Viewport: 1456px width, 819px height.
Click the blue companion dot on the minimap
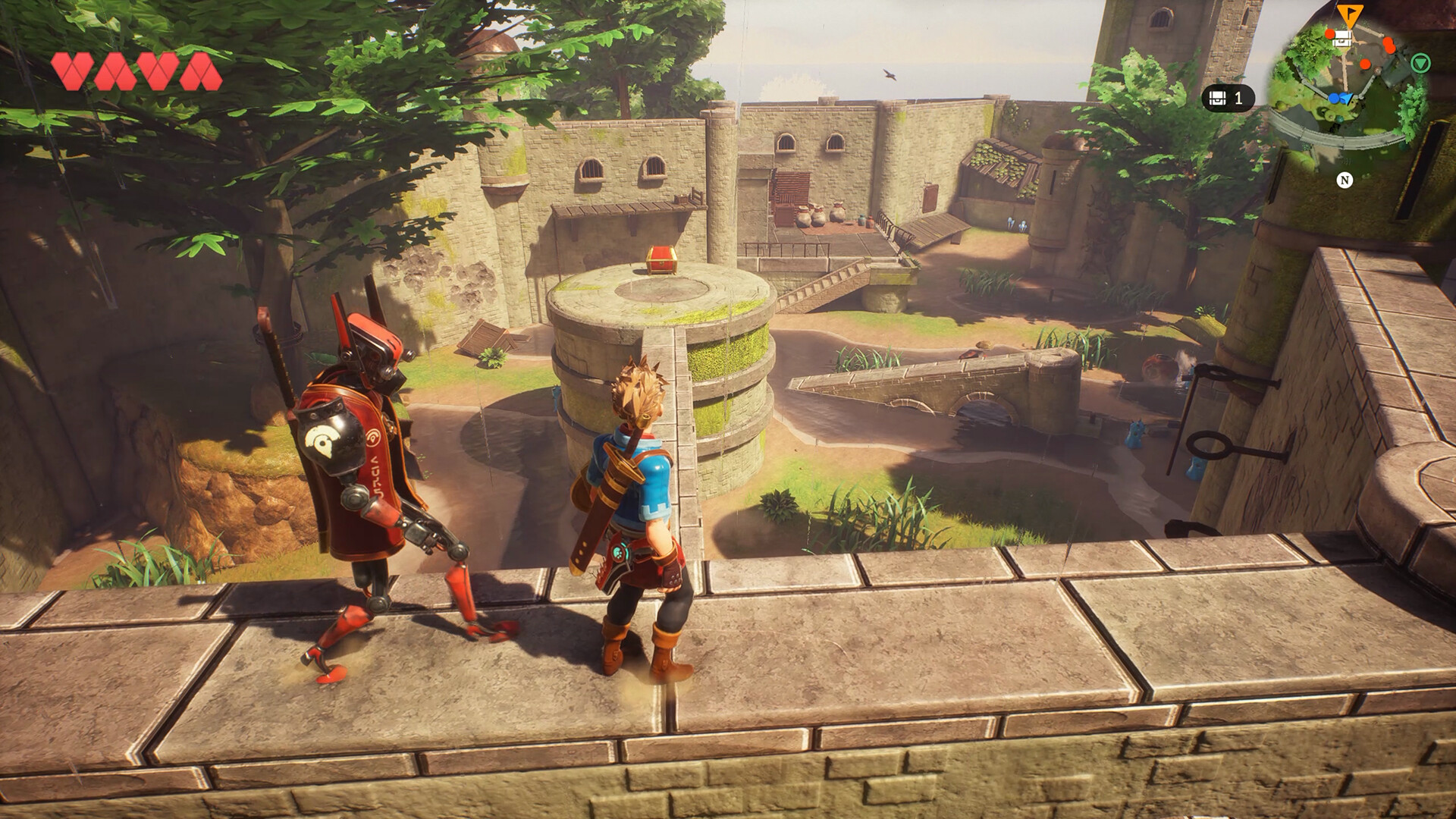coord(1333,98)
